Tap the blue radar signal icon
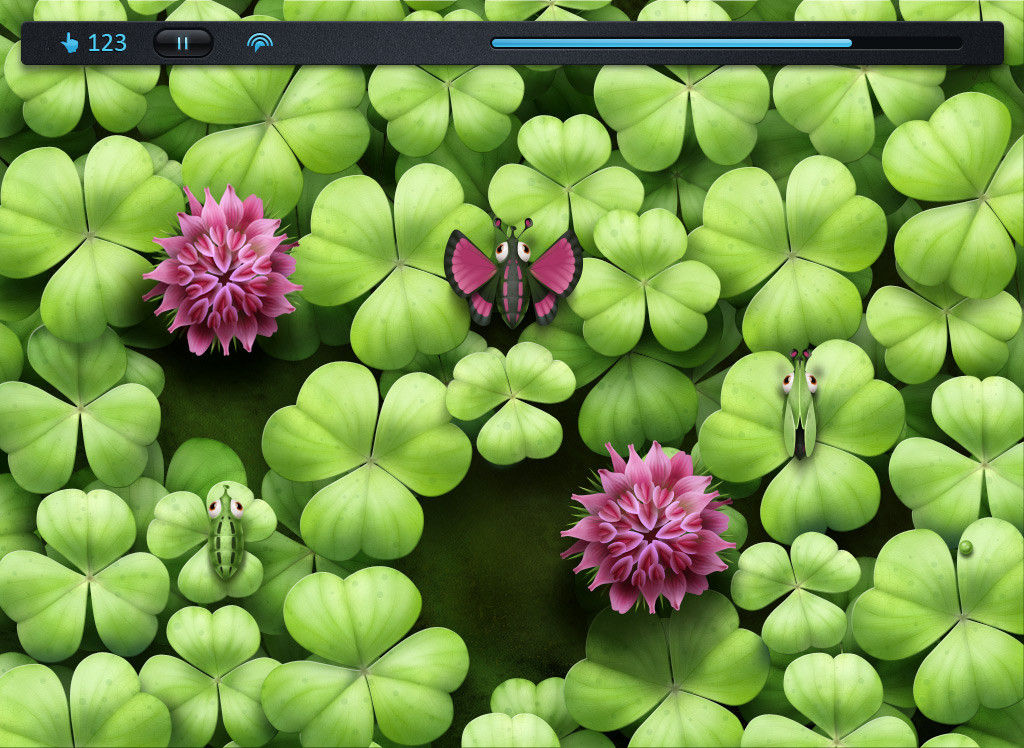This screenshot has height=748, width=1024. (x=260, y=43)
